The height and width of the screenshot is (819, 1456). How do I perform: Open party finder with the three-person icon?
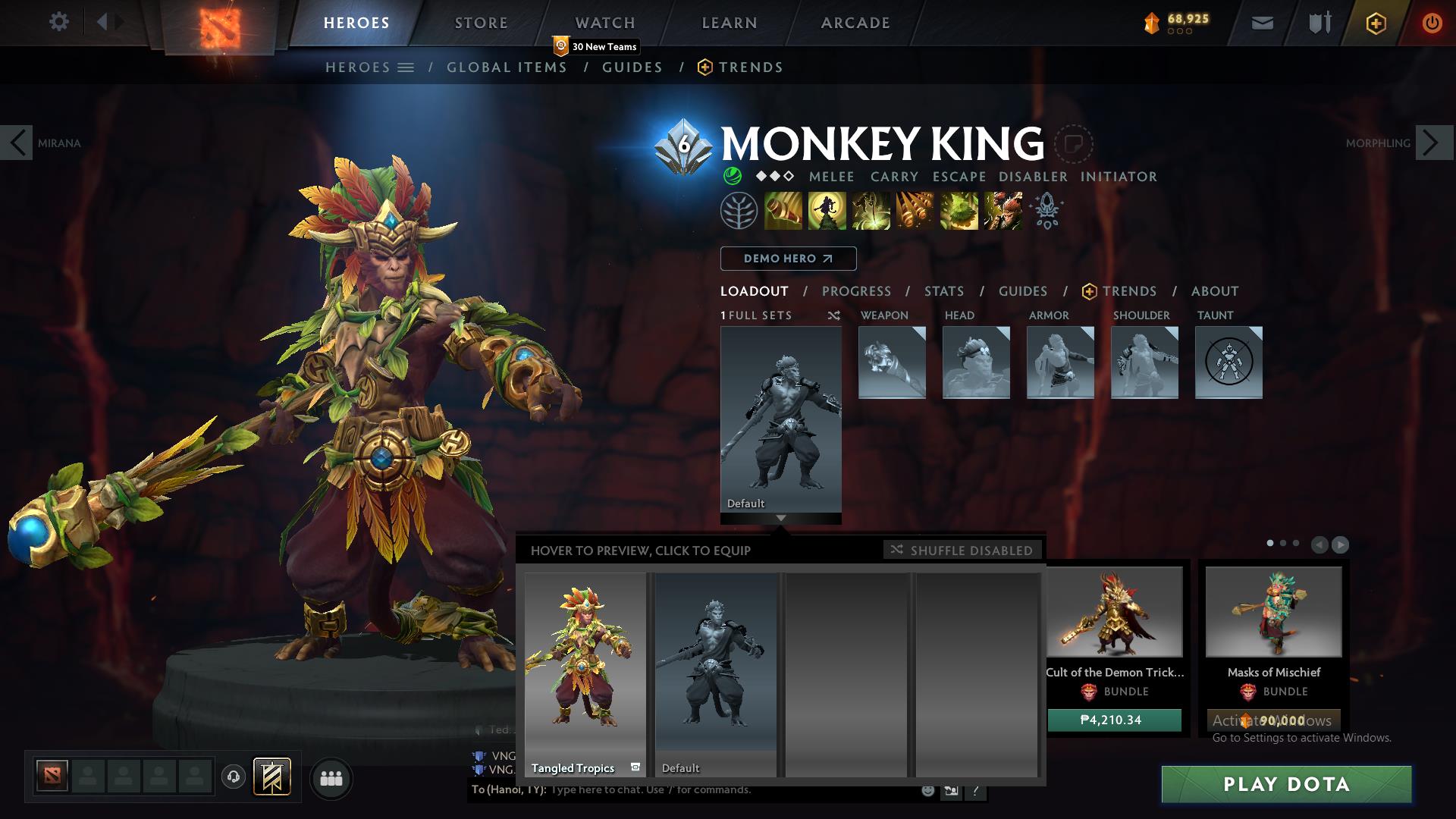(x=331, y=778)
